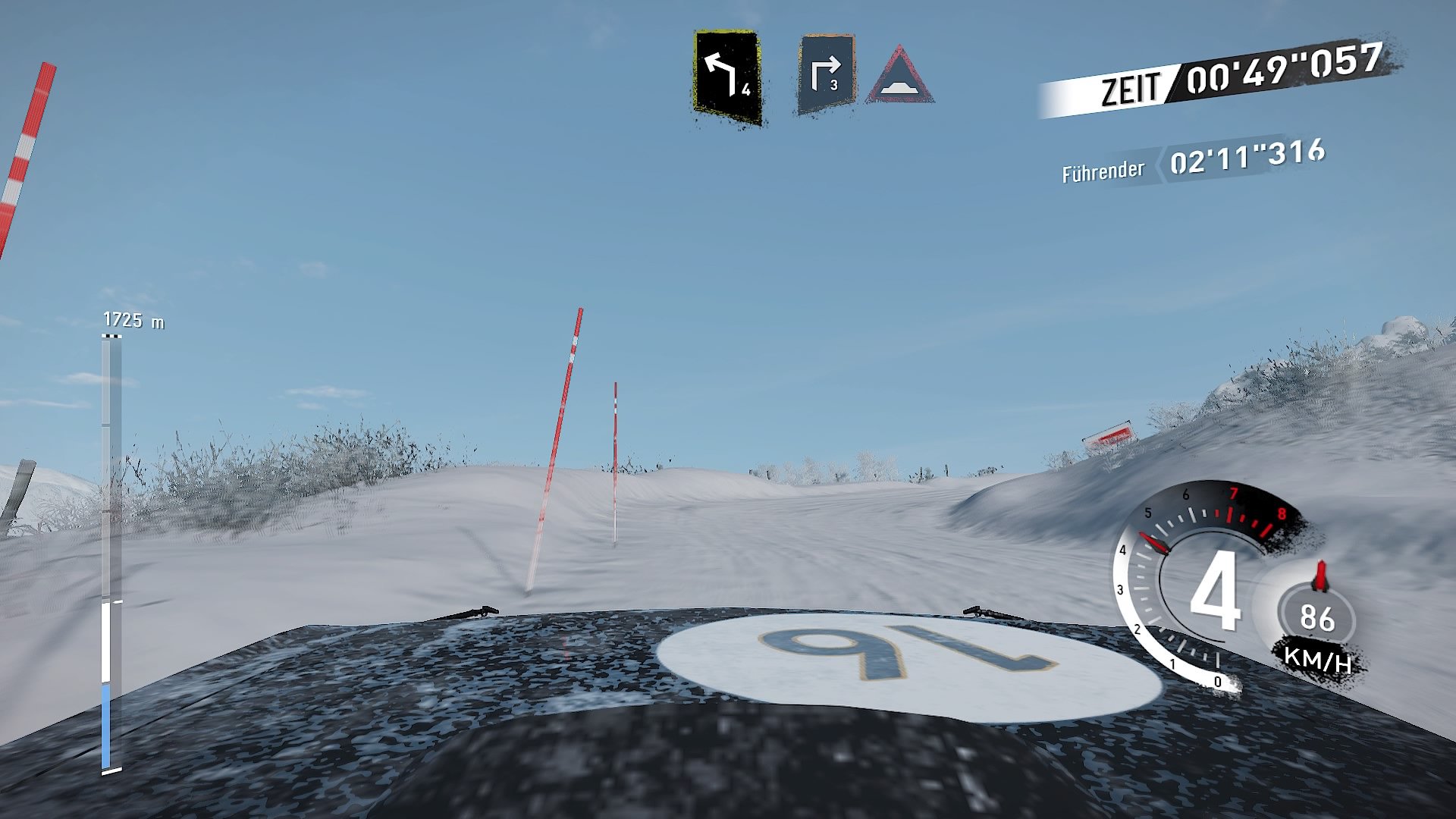This screenshot has height=819, width=1456.
Task: Expand the pacenote icon row
Action: click(811, 72)
